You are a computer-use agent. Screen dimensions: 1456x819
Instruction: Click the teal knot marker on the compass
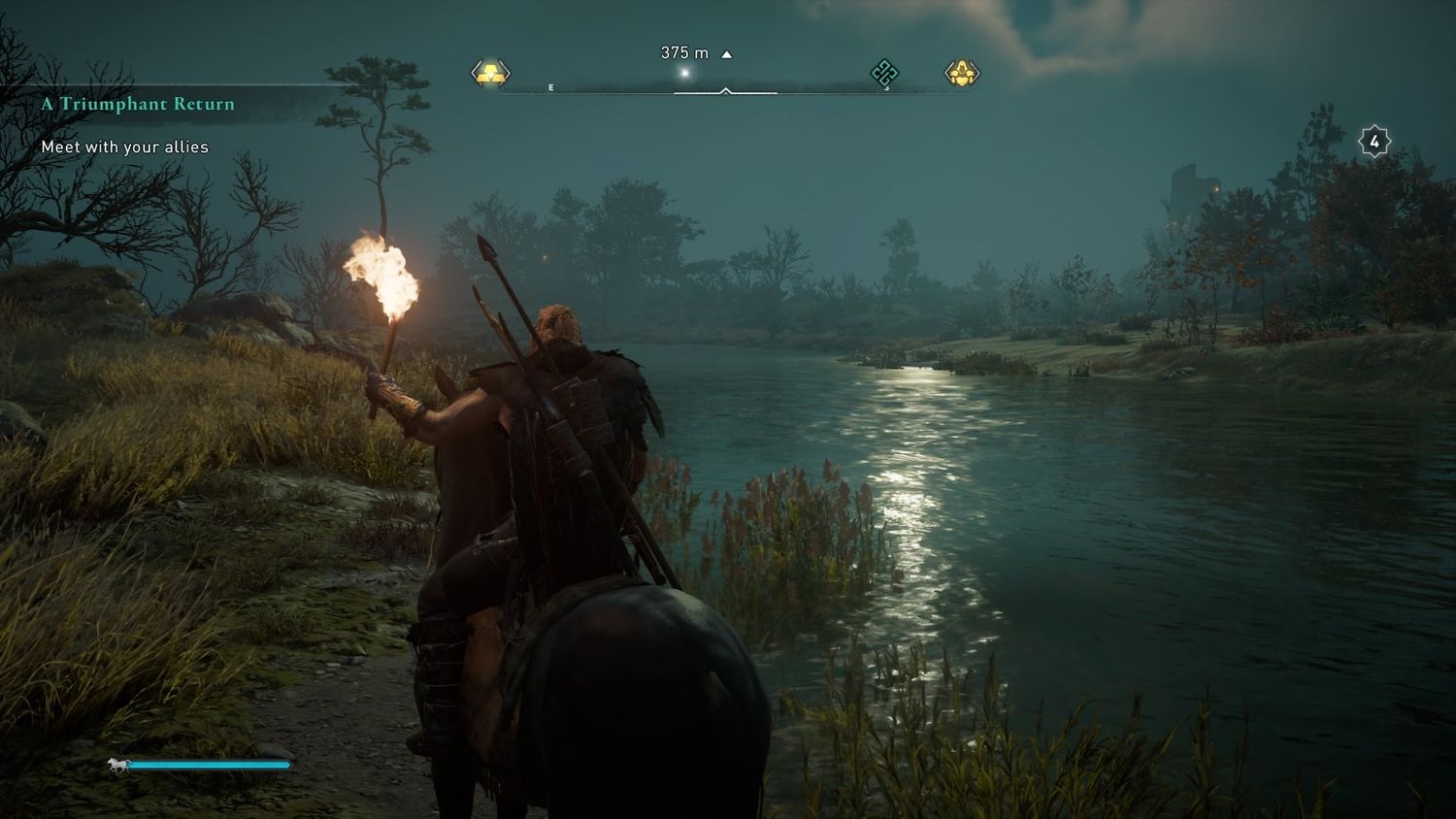(883, 73)
